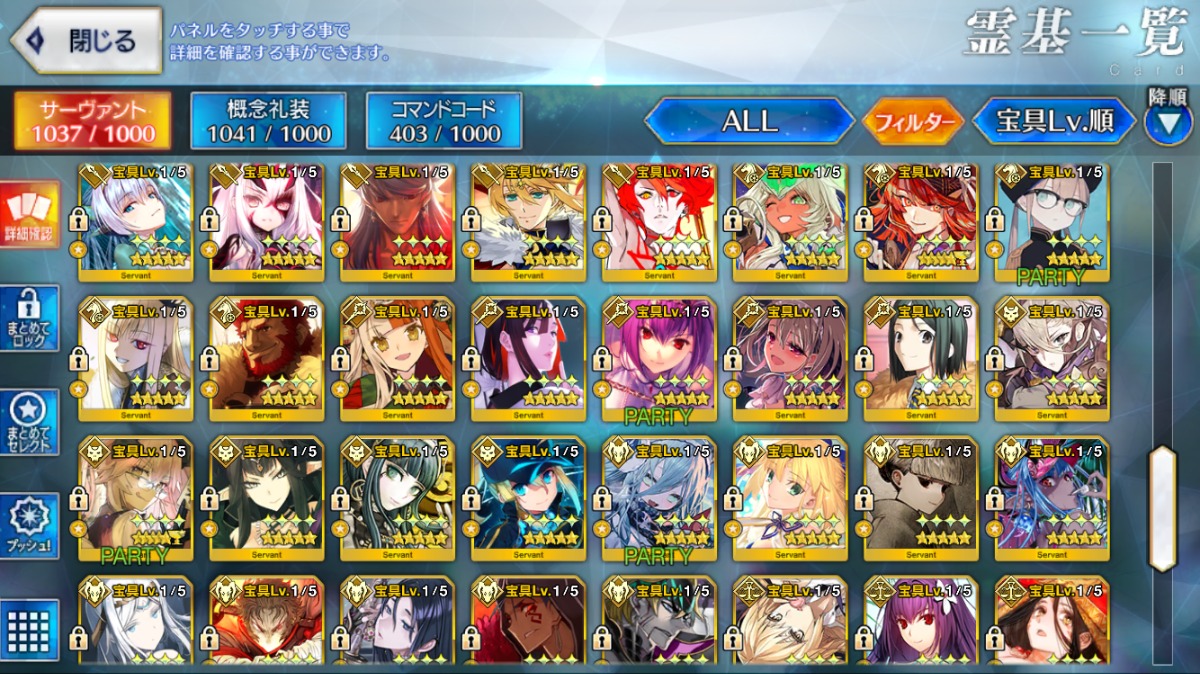1200x674 pixels.
Task: Choose the red-bearded muscular servant card
Action: tap(267, 358)
